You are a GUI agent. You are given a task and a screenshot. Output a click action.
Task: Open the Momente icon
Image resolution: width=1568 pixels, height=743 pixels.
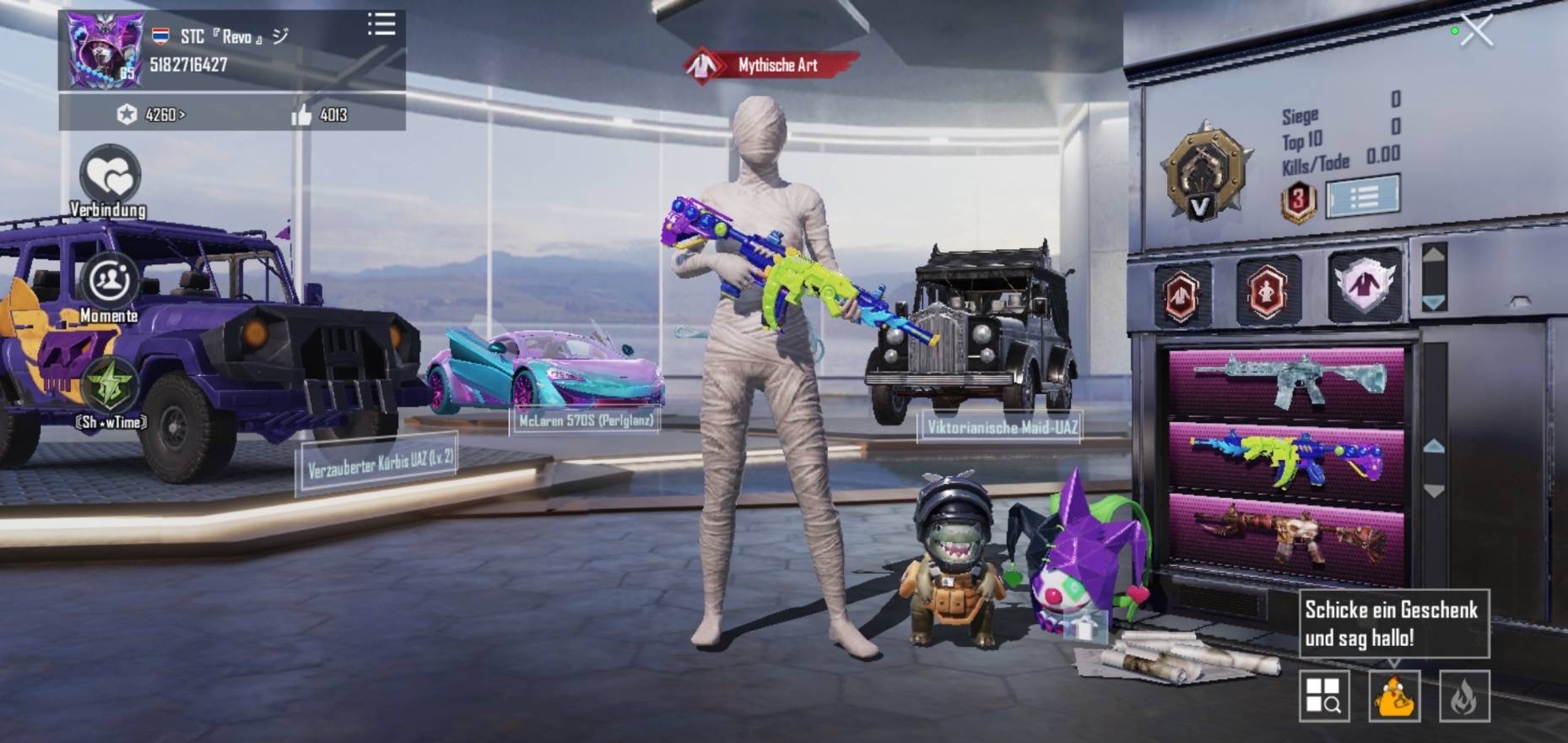click(109, 280)
